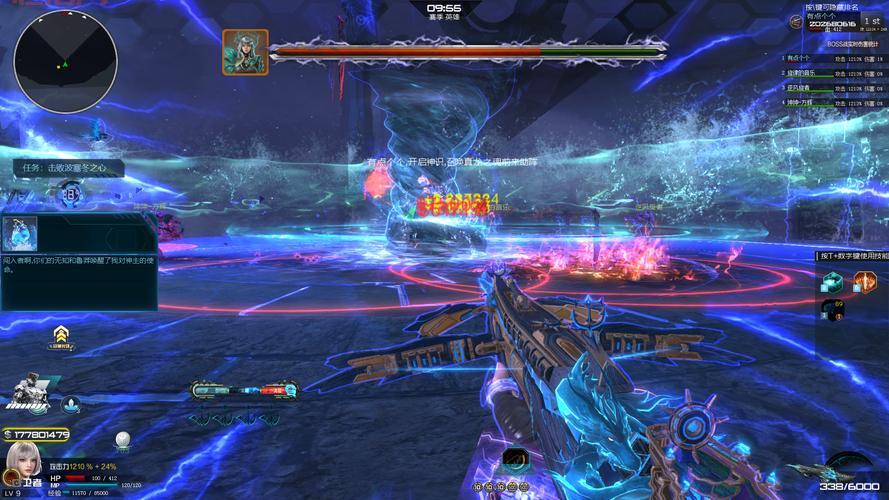Activate the gold chevron rank-up icon
The image size is (889, 500).
61,334
